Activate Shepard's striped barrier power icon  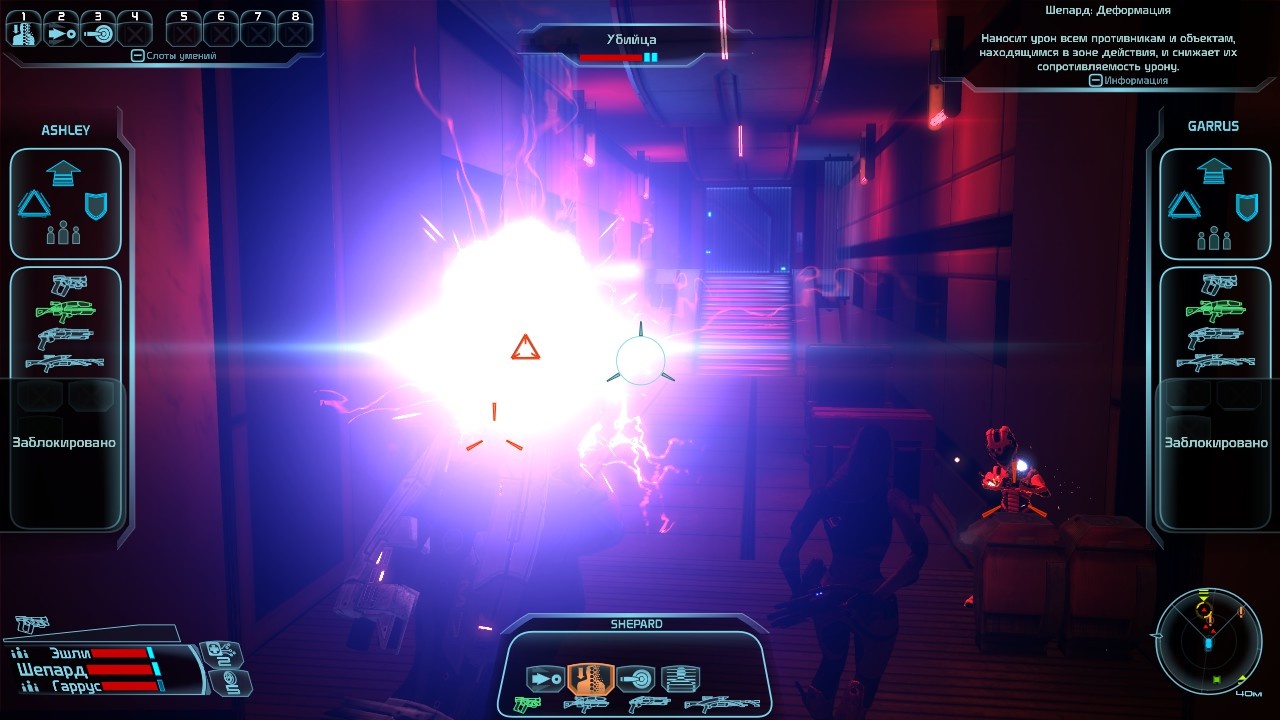tap(680, 679)
